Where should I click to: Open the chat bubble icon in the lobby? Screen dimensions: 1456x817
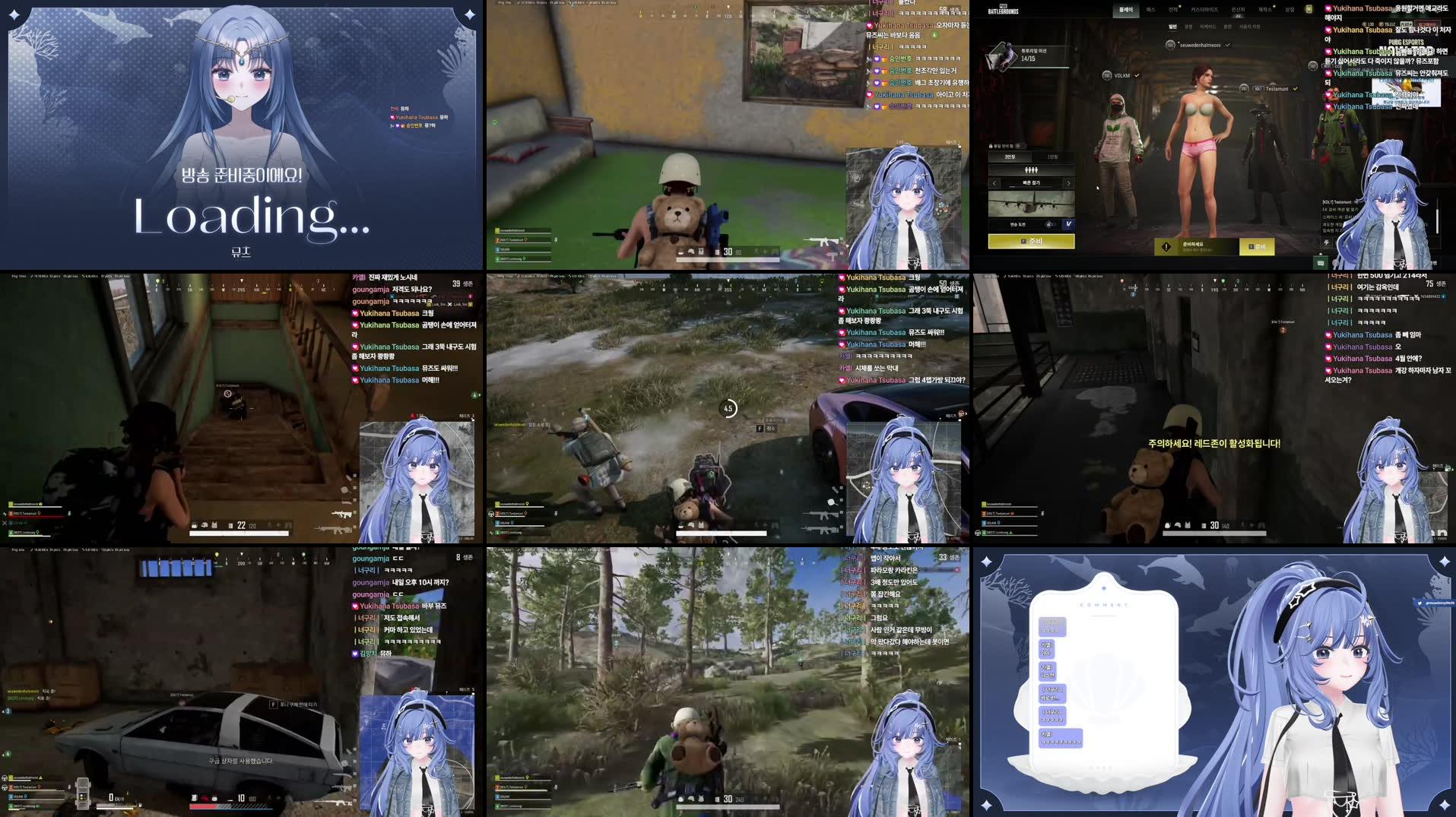[x=1319, y=261]
